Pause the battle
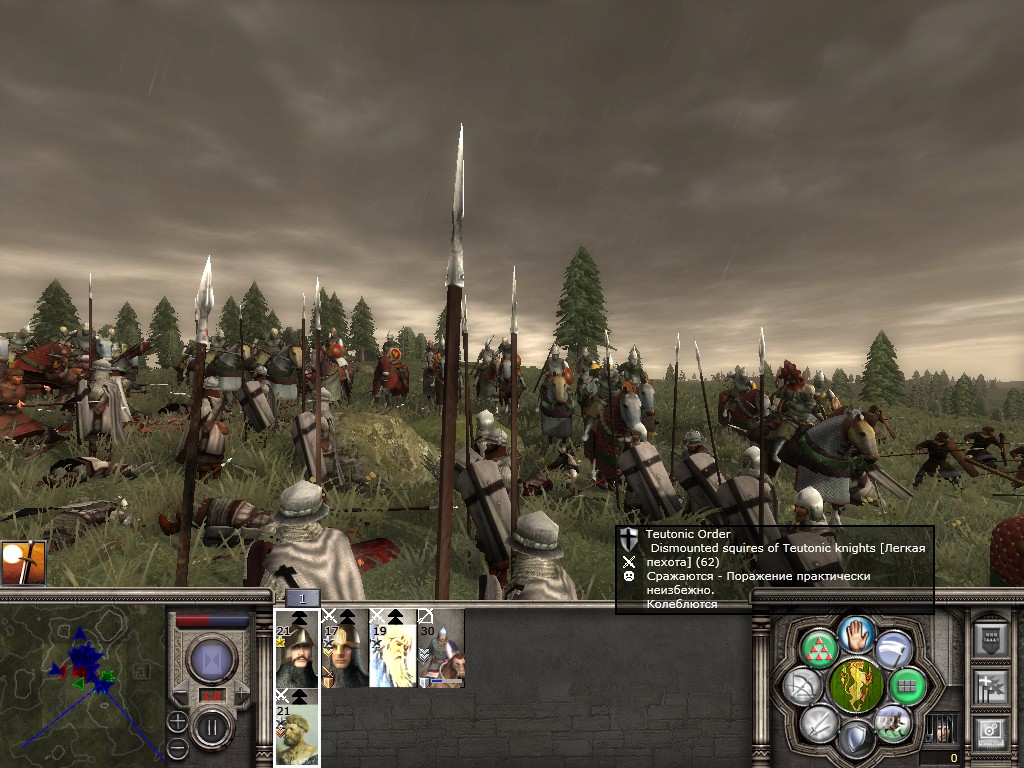 coord(212,727)
